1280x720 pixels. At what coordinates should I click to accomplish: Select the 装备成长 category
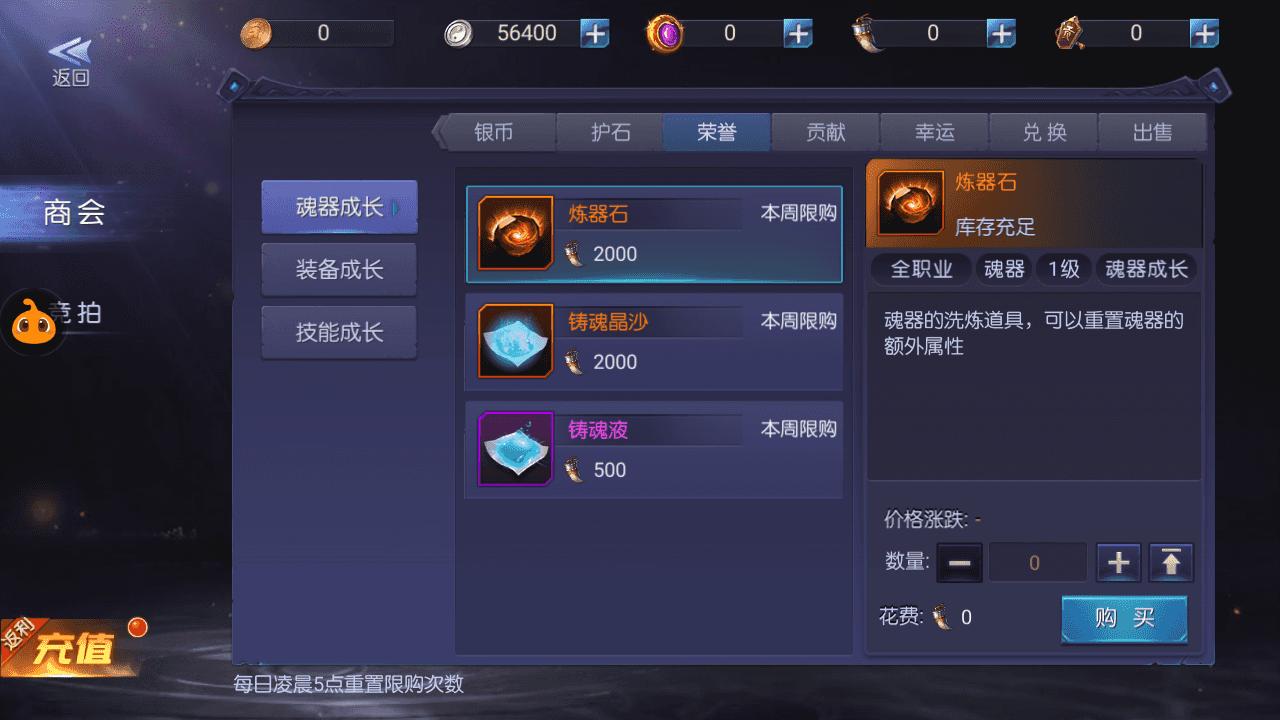point(338,269)
